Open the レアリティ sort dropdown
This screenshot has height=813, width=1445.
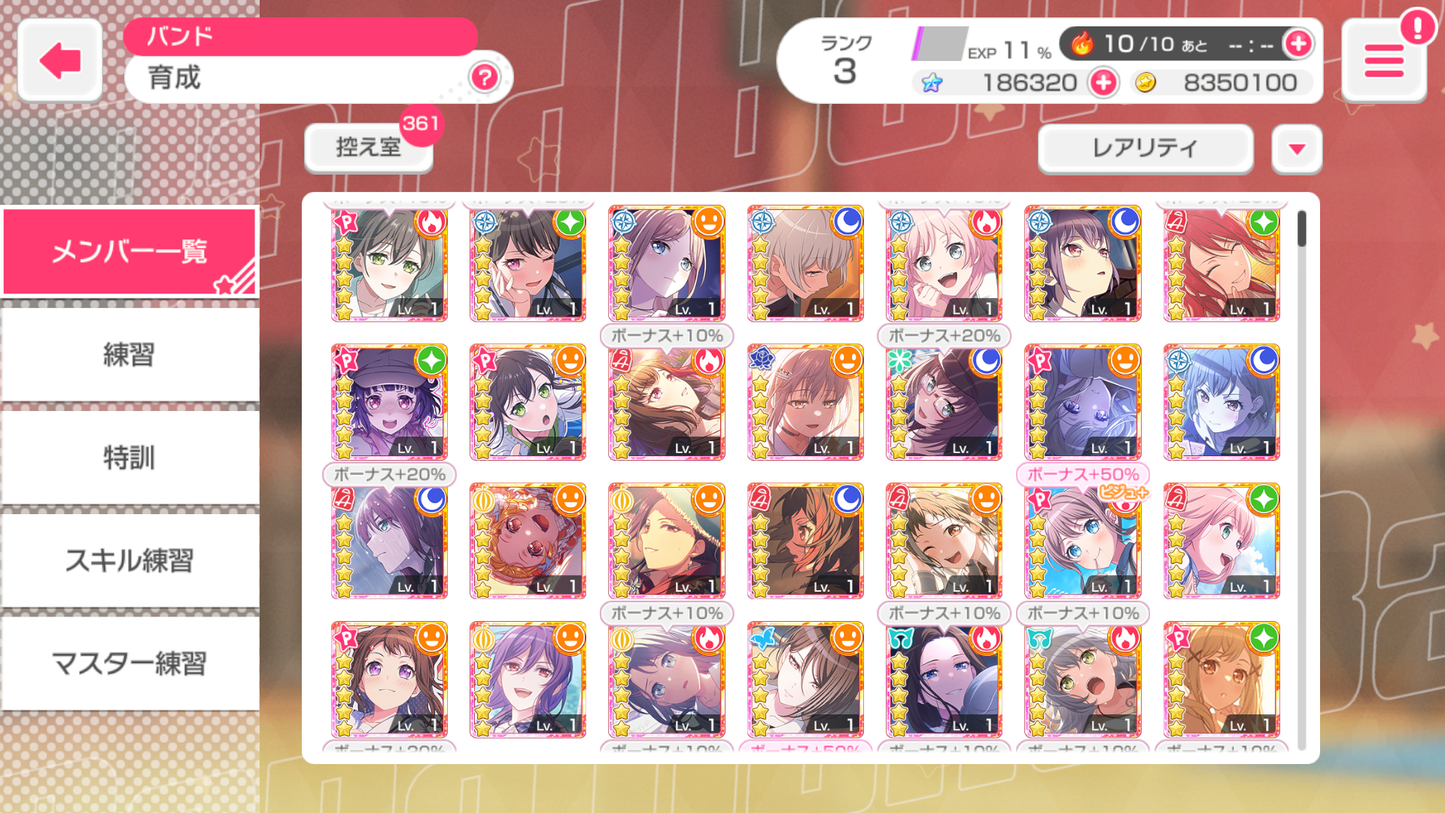tap(1144, 148)
